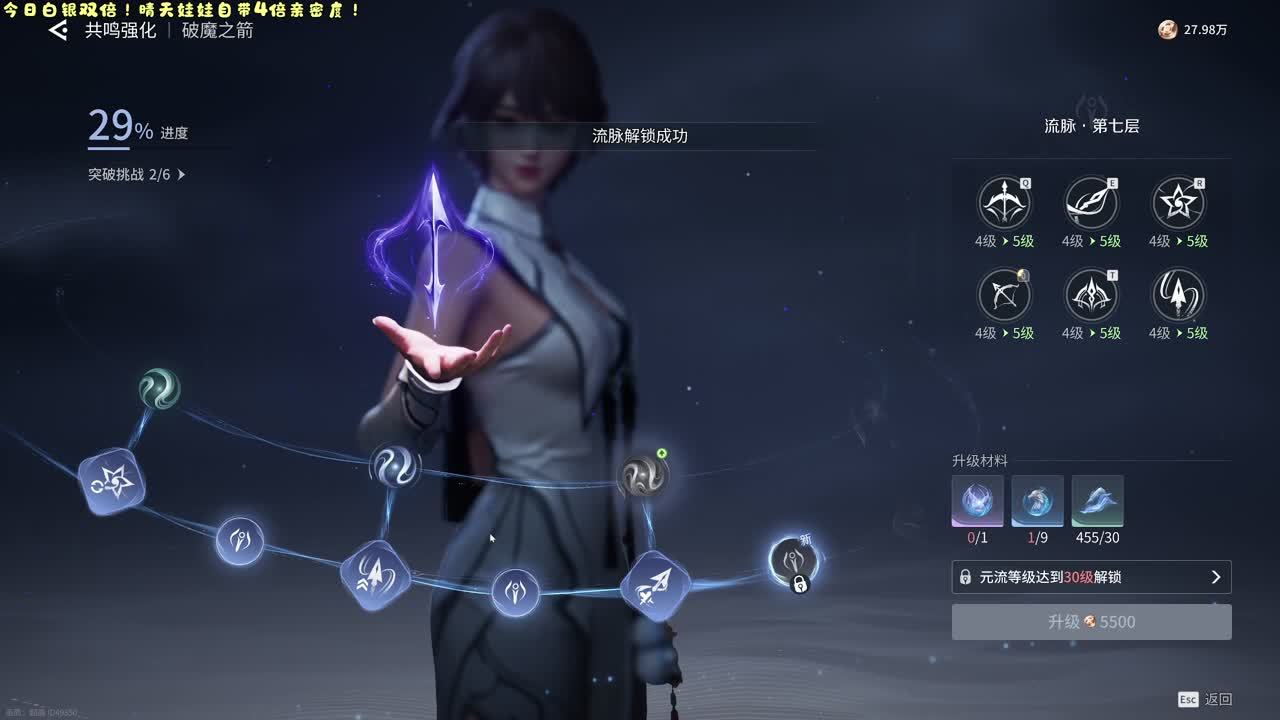Select the green swirl orb node
The image size is (1280, 720).
159,388
